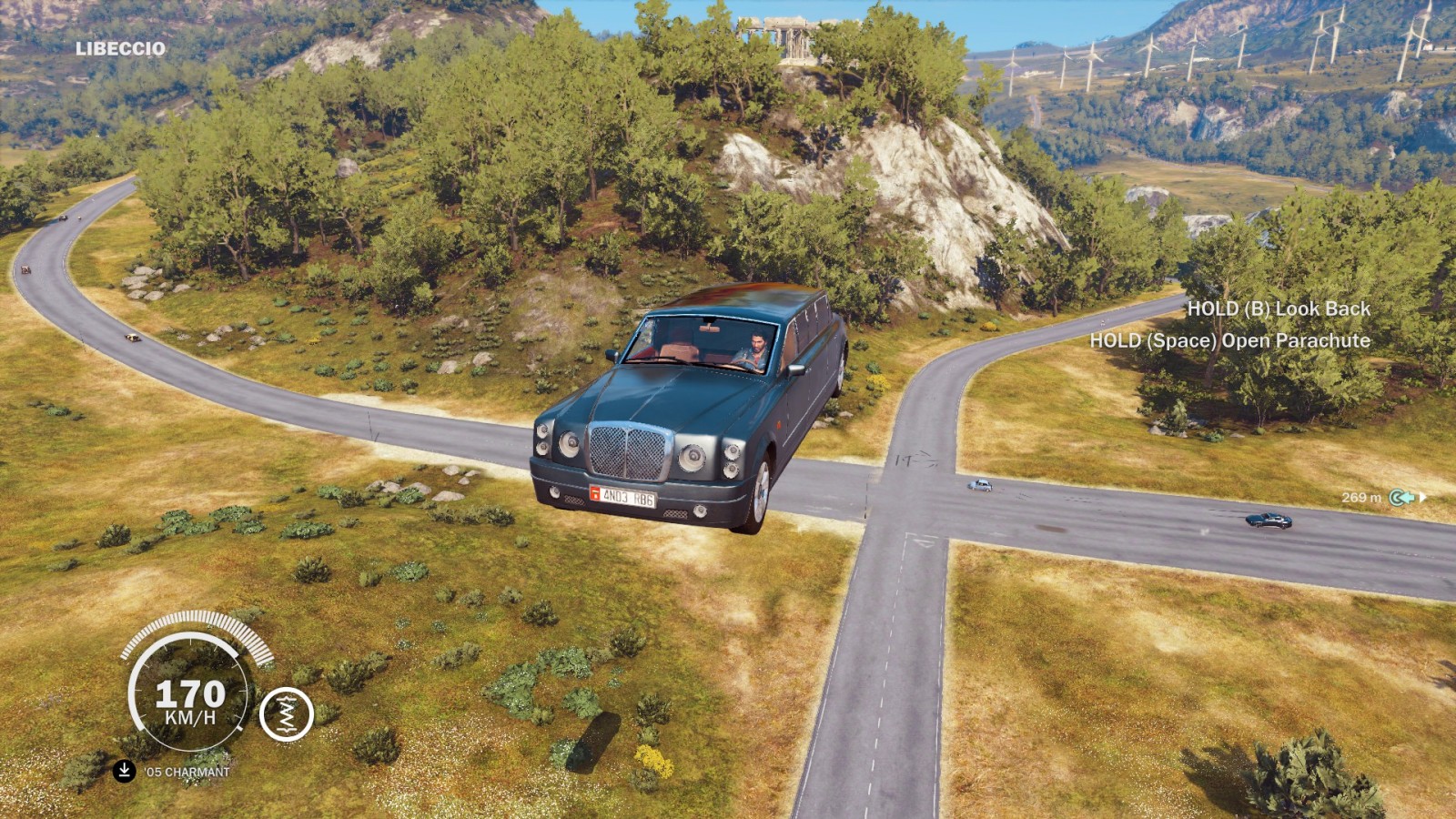Image resolution: width=1456 pixels, height=819 pixels.
Task: Click the circular spring icon beside the speedometer
Action: pyautogui.click(x=287, y=714)
